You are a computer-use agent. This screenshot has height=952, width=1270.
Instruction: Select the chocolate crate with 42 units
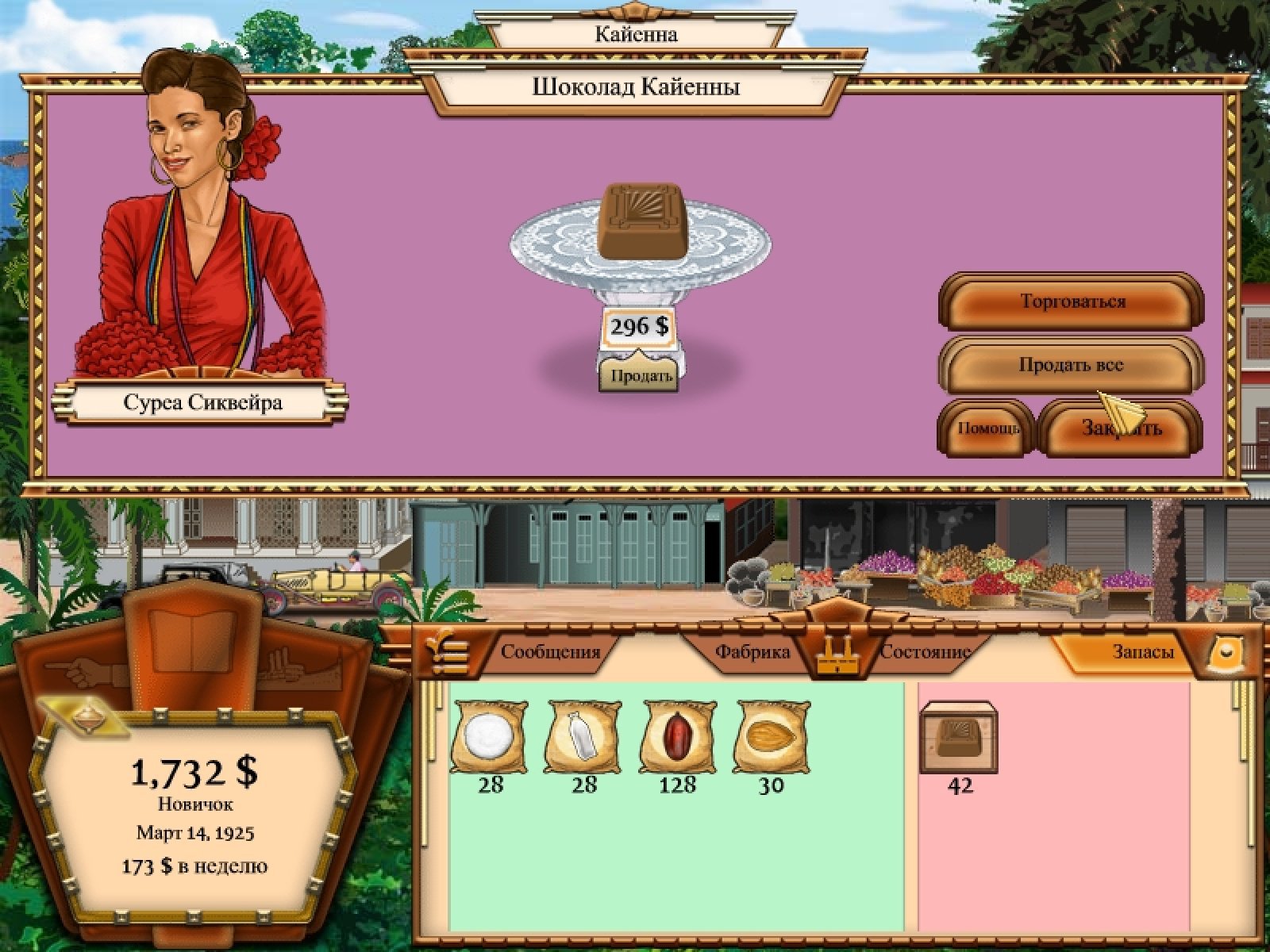[960, 739]
